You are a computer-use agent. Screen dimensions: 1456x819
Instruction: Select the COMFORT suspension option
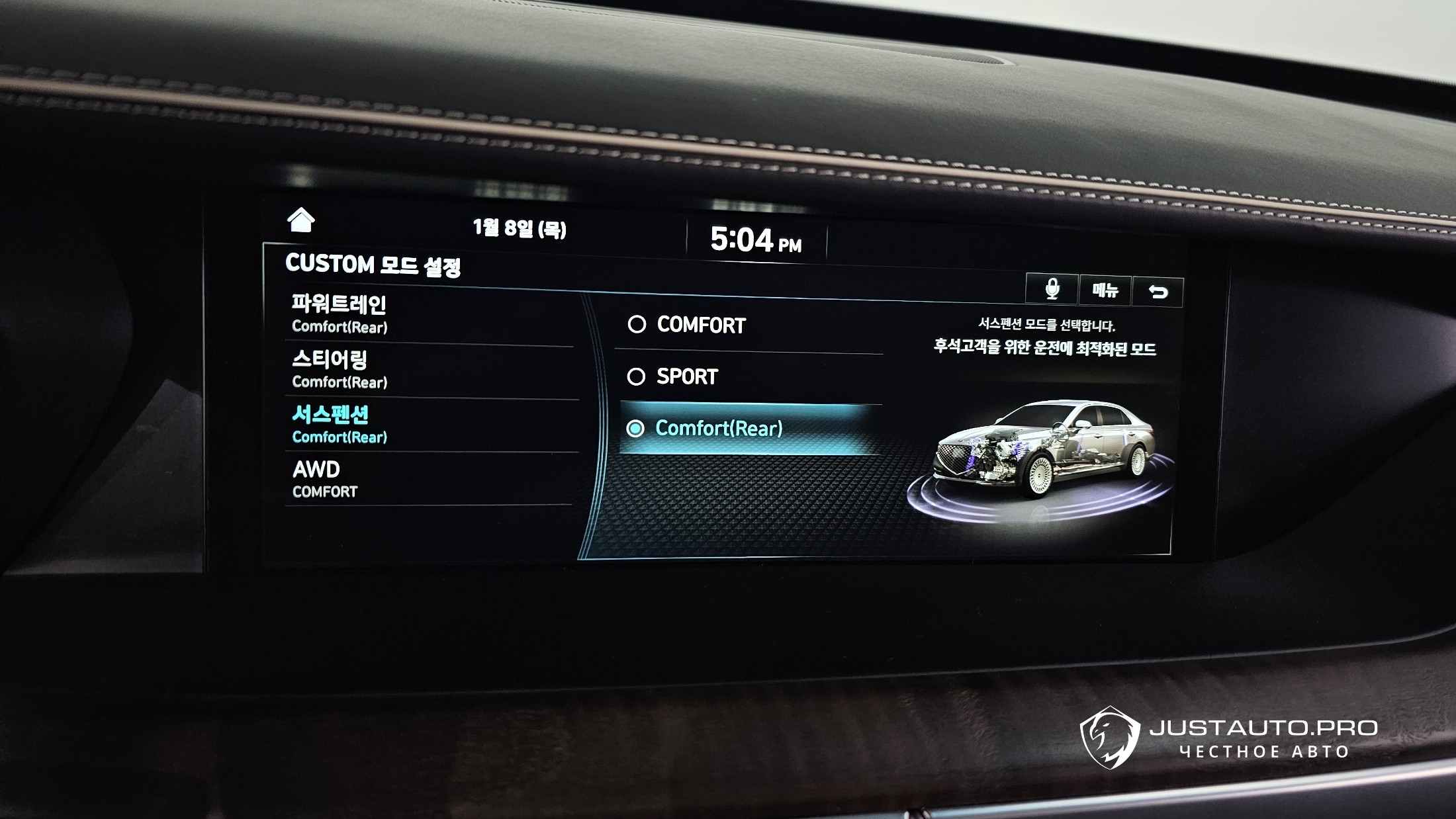pos(748,325)
